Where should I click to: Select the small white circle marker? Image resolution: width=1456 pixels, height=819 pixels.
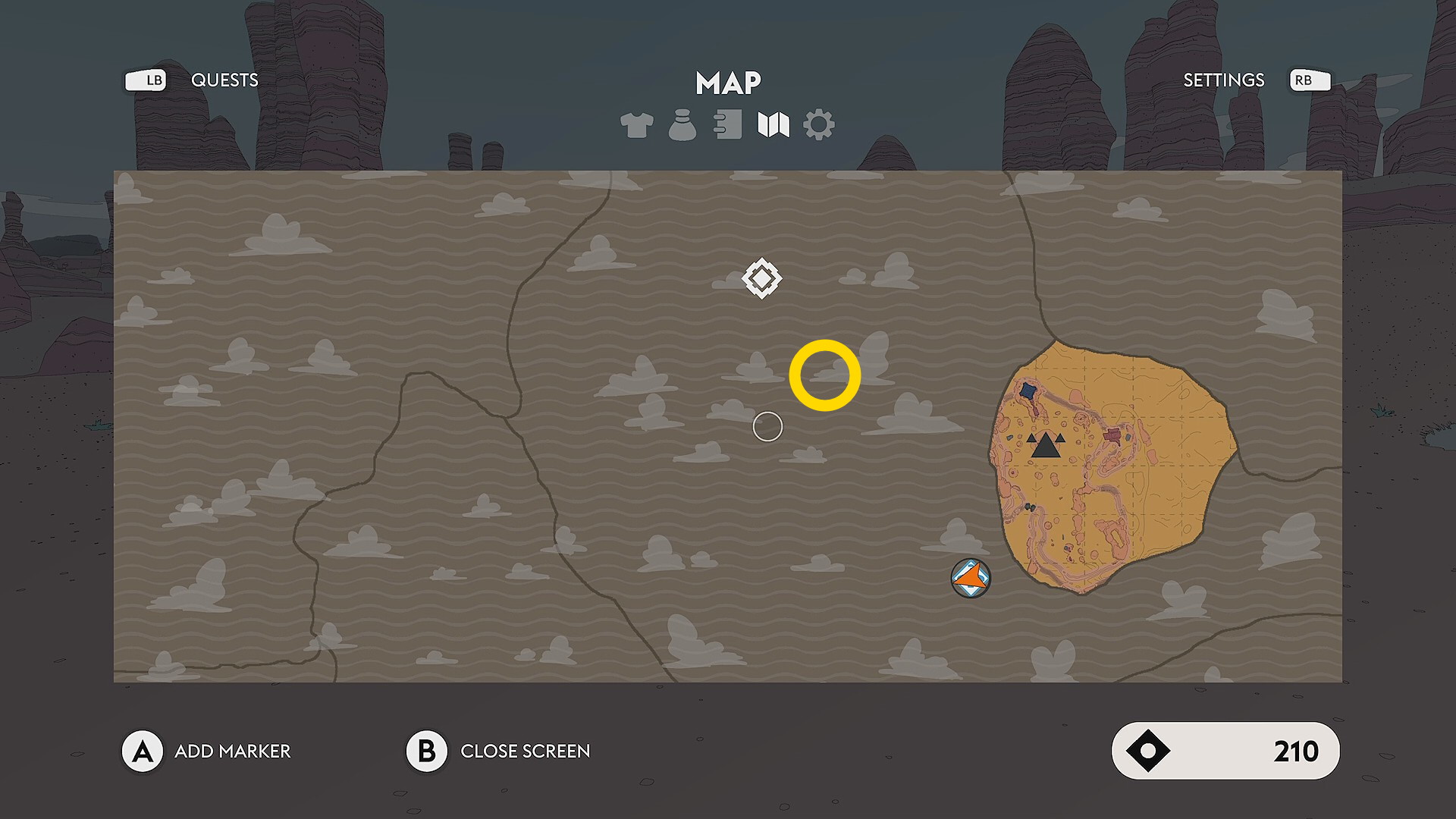pos(767,427)
